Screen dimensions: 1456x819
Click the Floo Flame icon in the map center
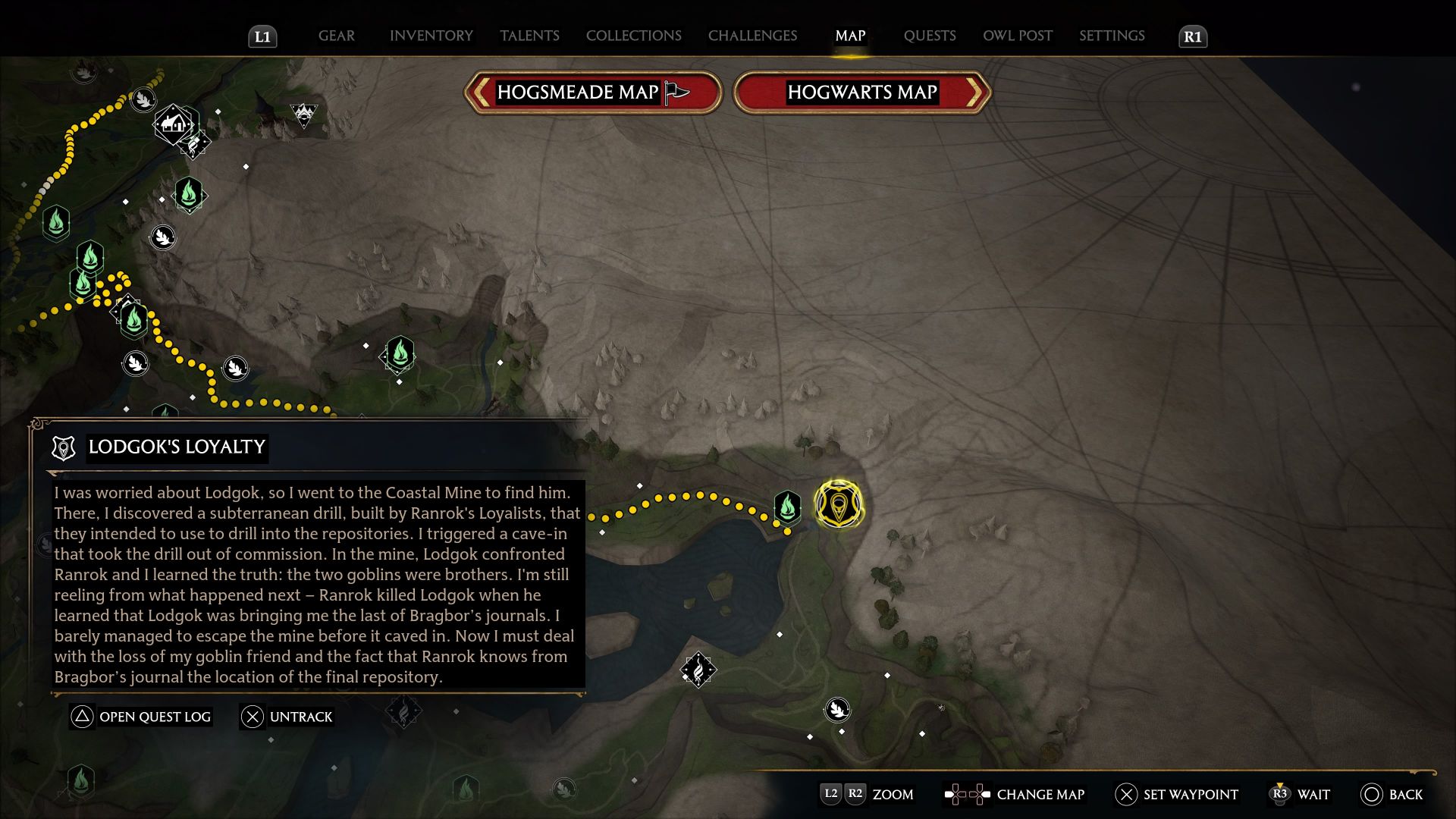[400, 353]
